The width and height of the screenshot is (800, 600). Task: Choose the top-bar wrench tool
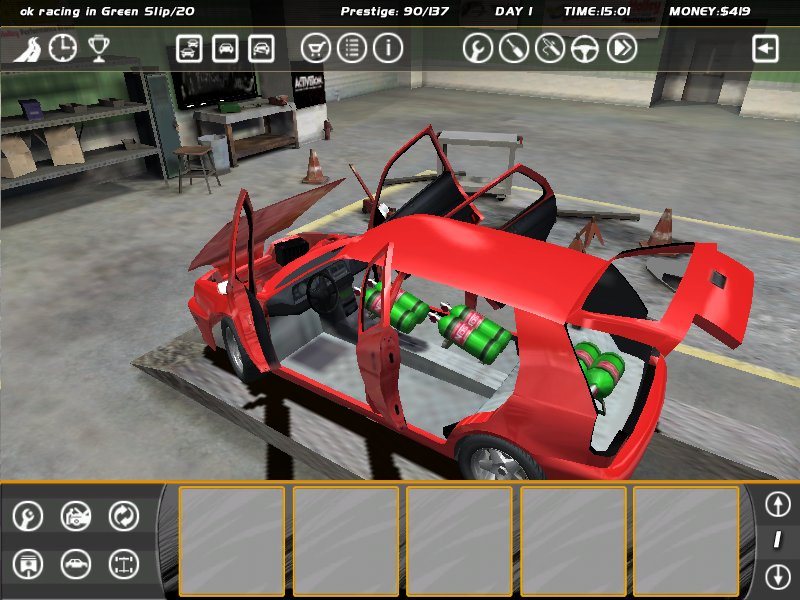(x=478, y=48)
